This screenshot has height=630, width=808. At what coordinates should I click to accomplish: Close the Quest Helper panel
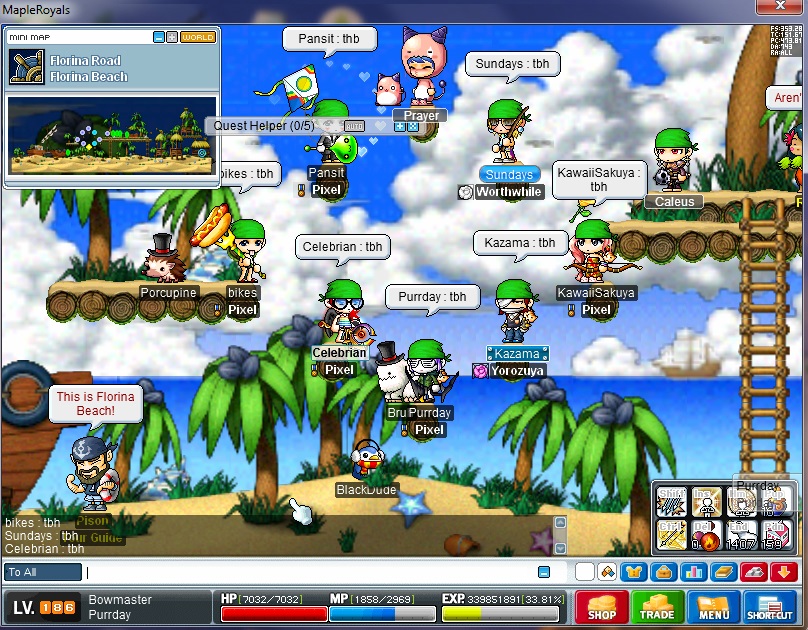tap(413, 126)
